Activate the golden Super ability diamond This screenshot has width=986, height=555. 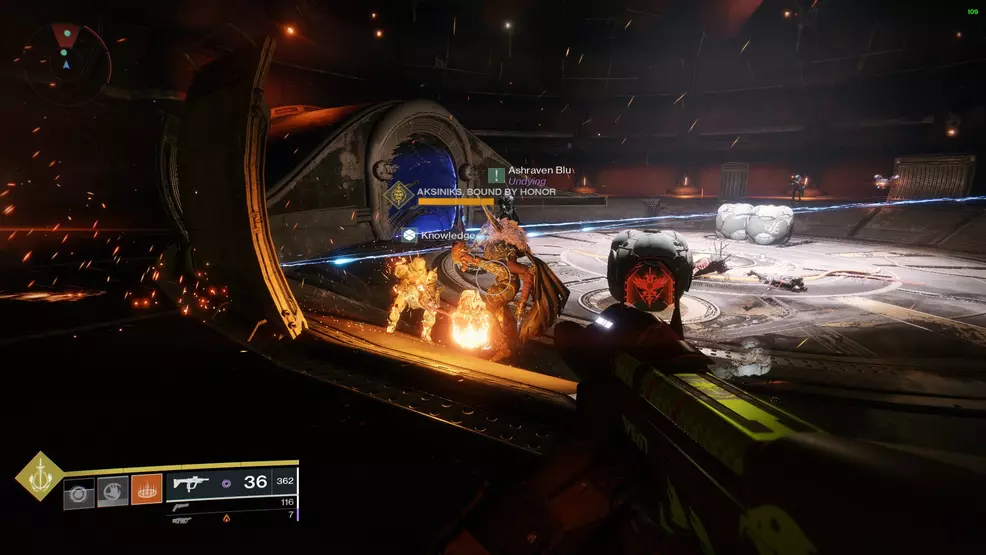click(39, 476)
